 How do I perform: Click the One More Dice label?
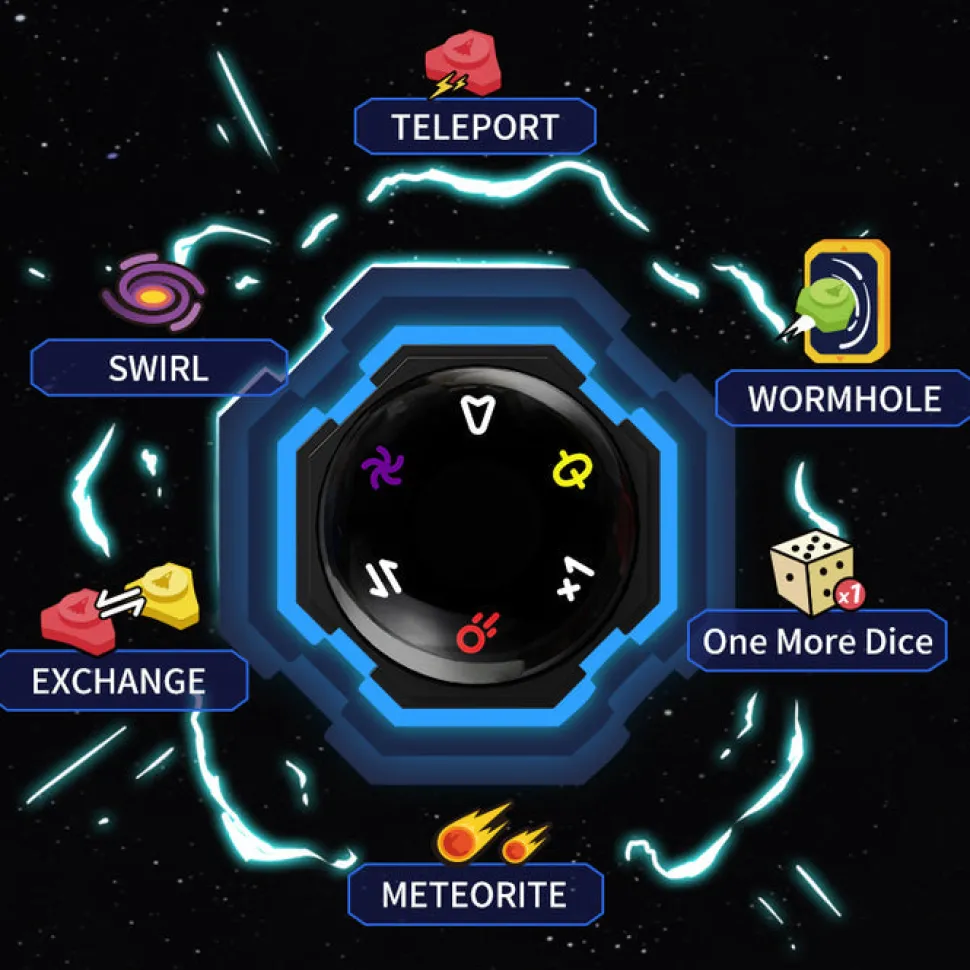point(817,641)
